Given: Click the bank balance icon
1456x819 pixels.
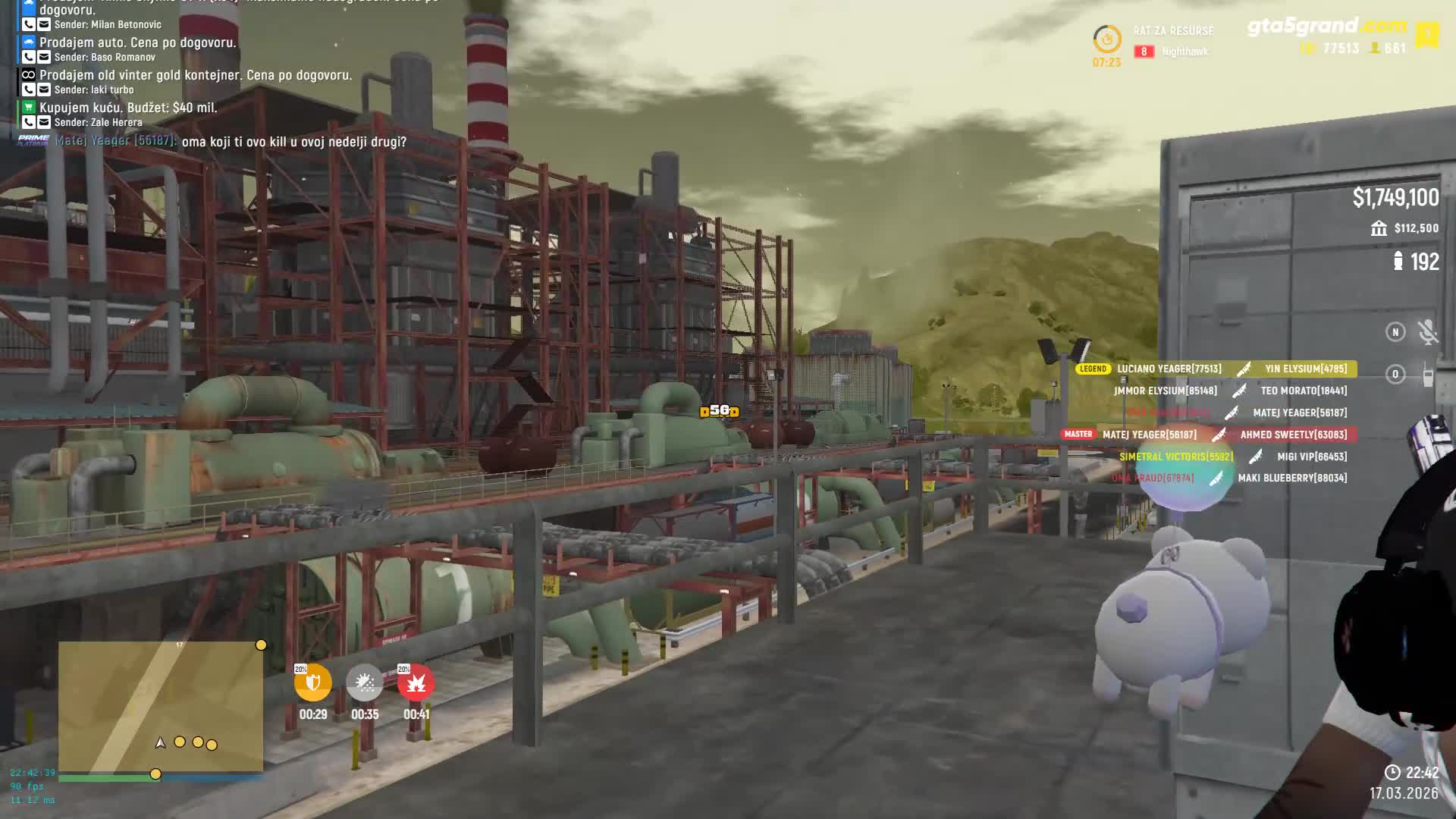Looking at the screenshot, I should point(1379,228).
